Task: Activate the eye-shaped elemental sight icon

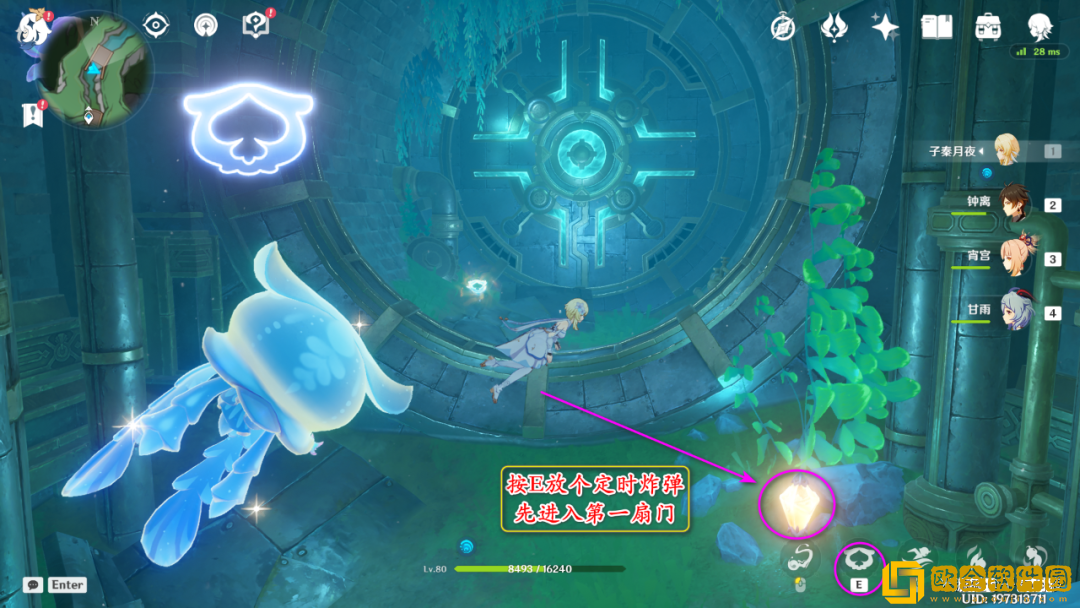Action: coord(156,26)
